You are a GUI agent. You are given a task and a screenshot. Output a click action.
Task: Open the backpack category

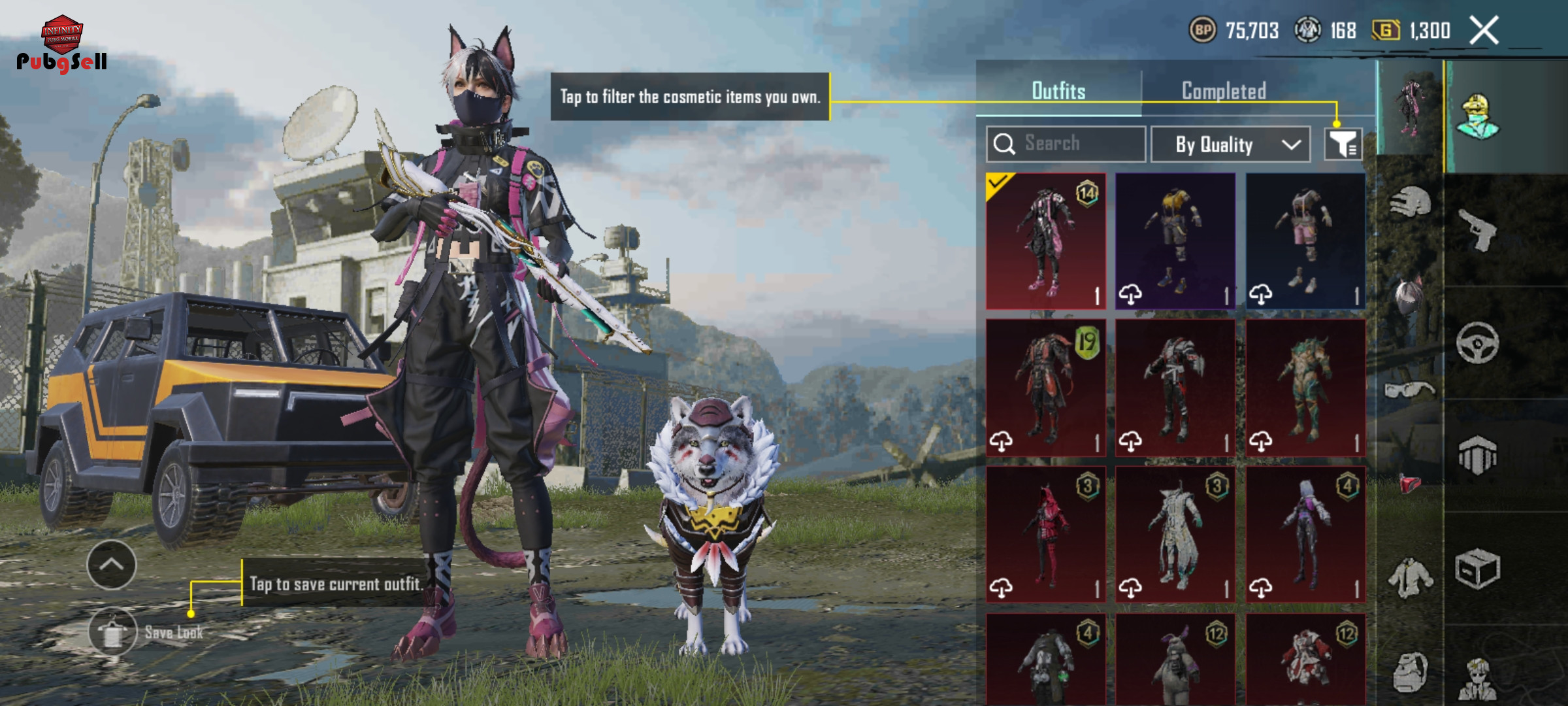pos(1410,672)
